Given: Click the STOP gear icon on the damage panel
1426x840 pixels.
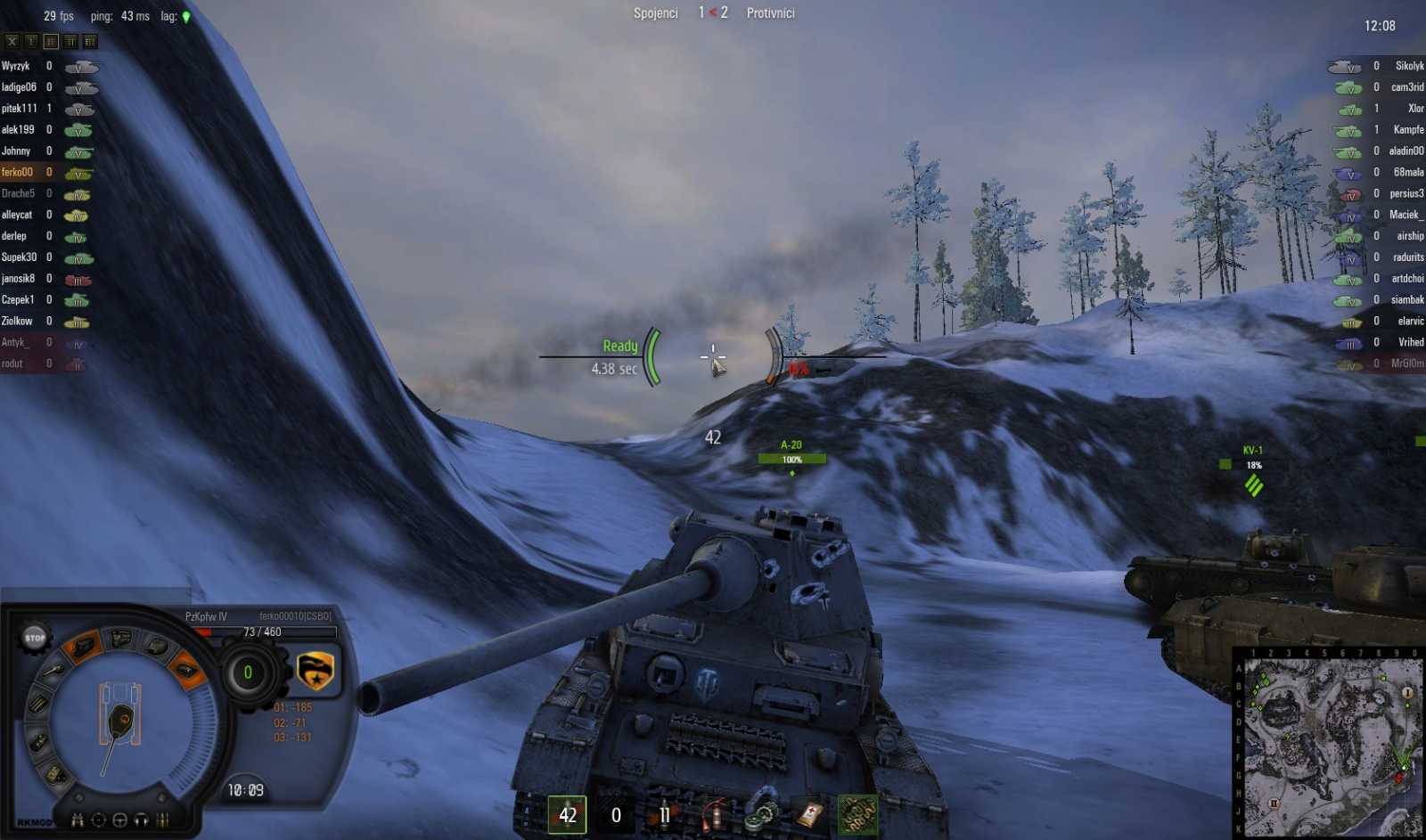Looking at the screenshot, I should click(x=35, y=638).
